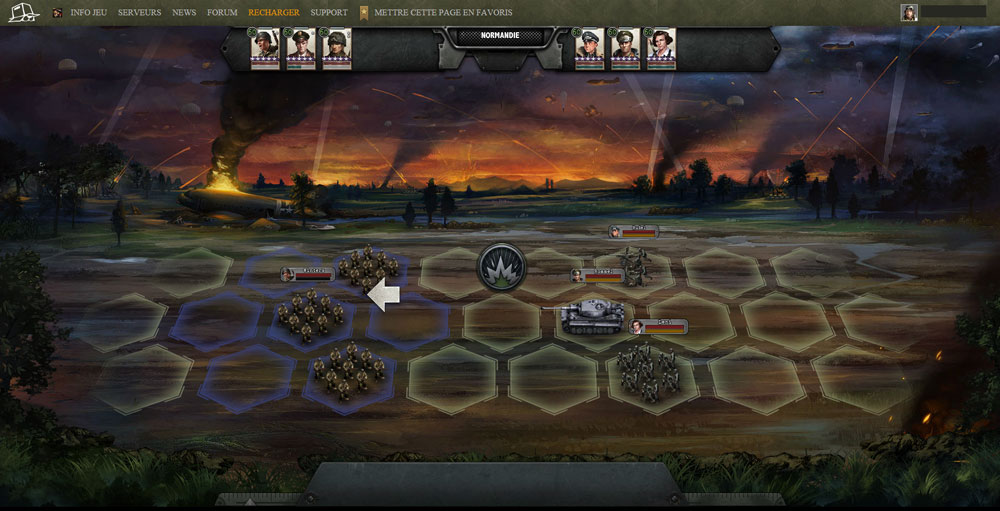Select the enemy tank unit on the board
Screen dimensions: 1000x511
(592, 317)
